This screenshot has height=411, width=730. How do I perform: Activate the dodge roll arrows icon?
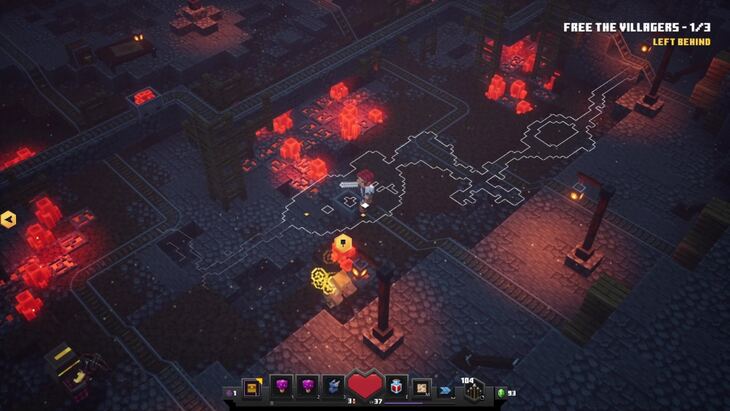coord(444,389)
